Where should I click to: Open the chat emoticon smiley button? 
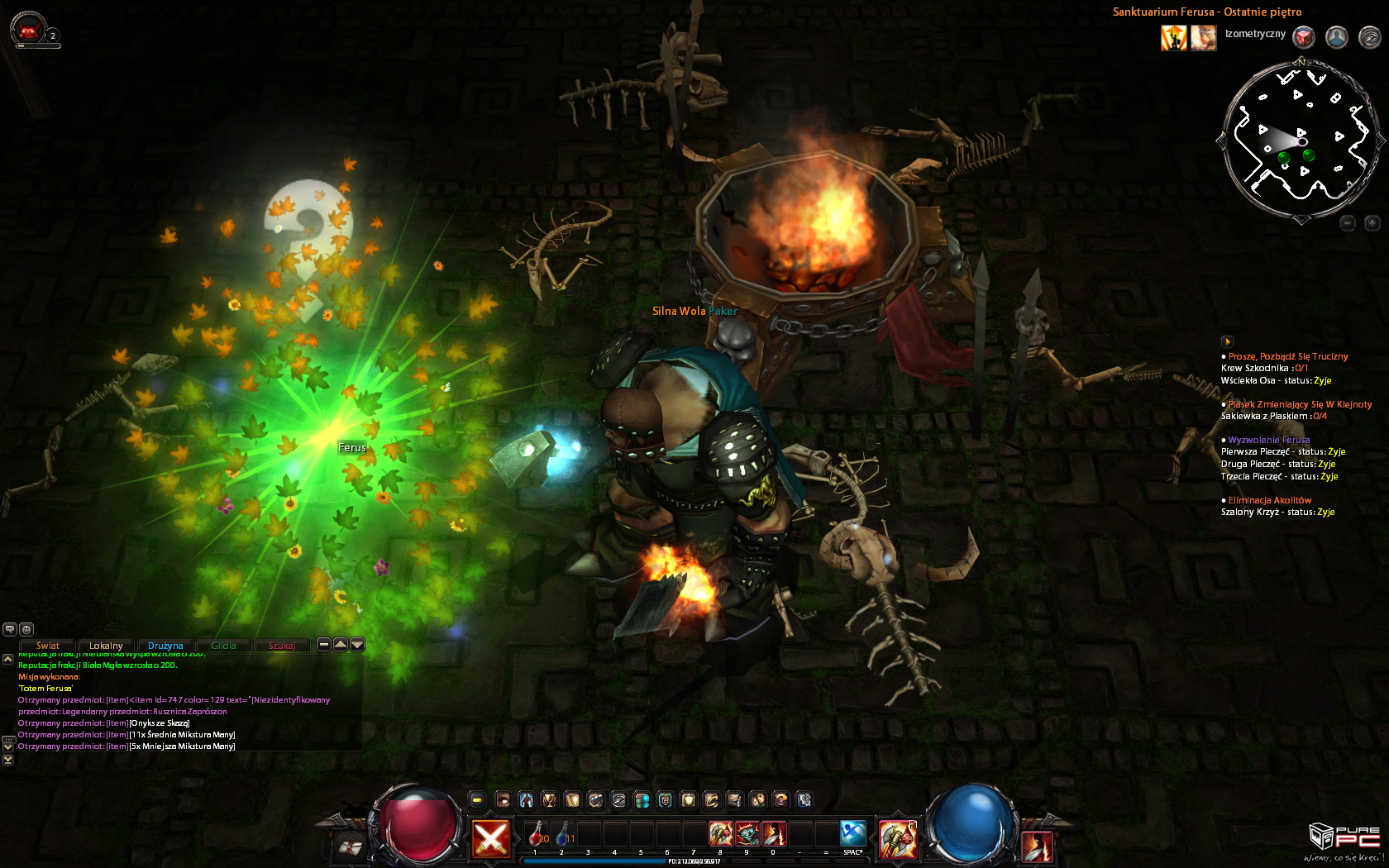tap(26, 629)
